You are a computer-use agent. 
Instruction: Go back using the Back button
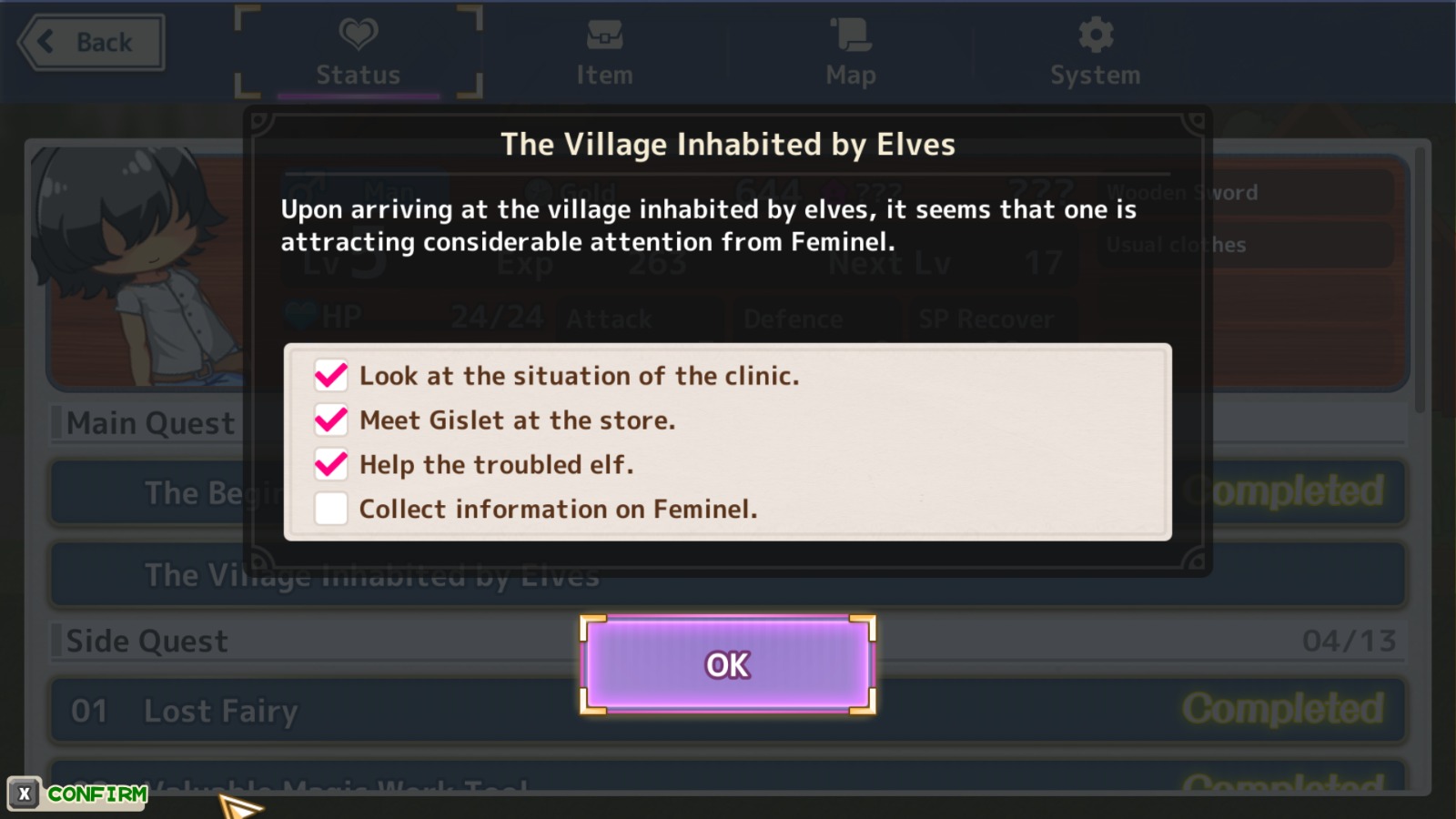click(91, 43)
